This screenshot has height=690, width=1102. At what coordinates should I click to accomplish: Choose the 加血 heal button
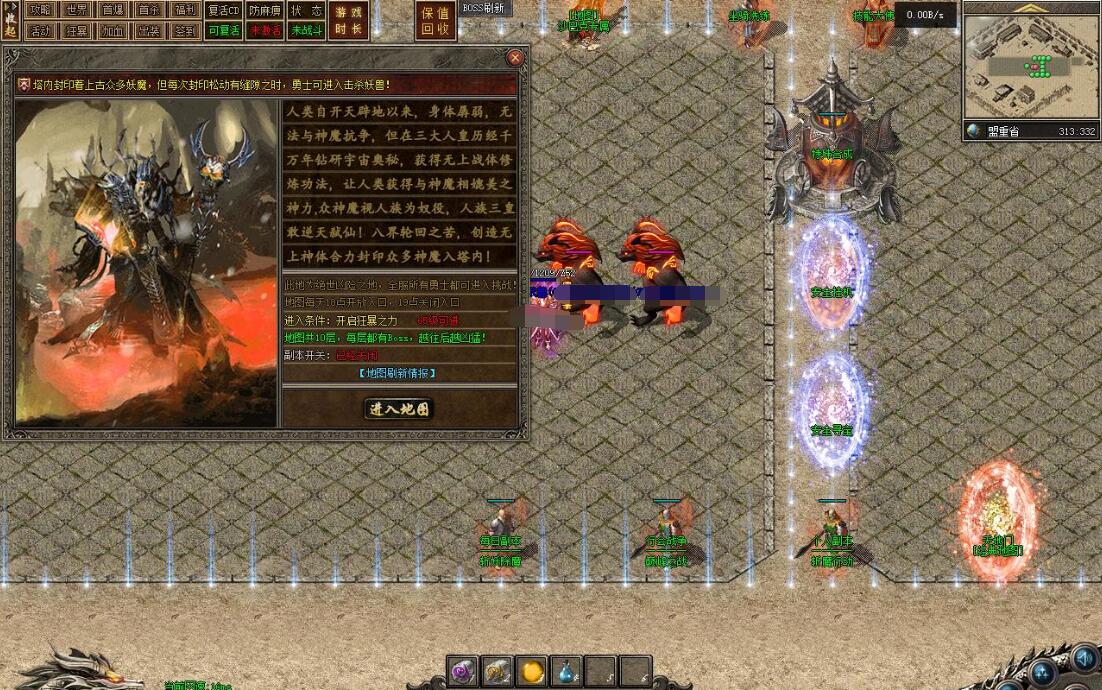point(113,31)
